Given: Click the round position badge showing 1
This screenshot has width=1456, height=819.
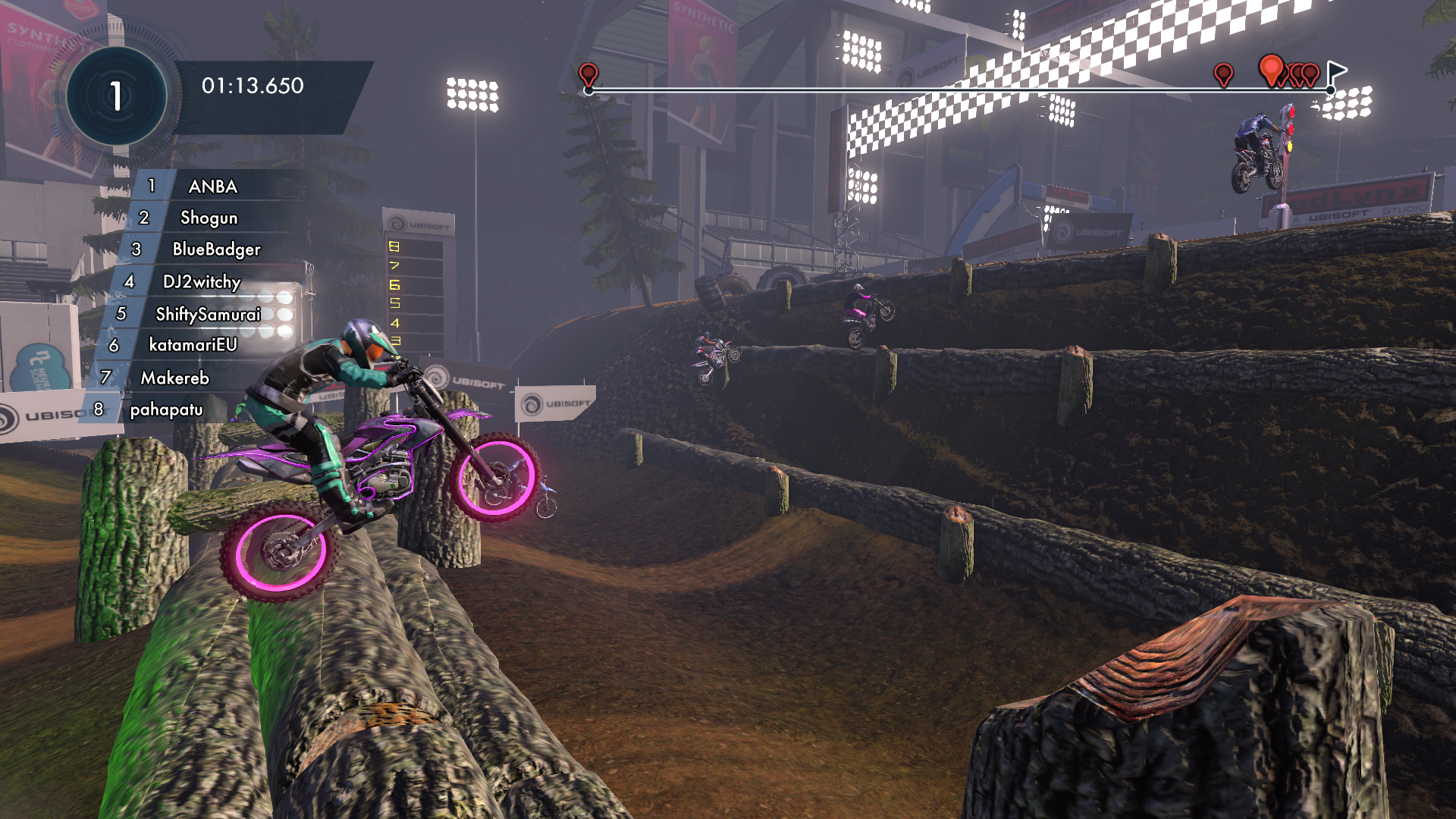Looking at the screenshot, I should 116,96.
